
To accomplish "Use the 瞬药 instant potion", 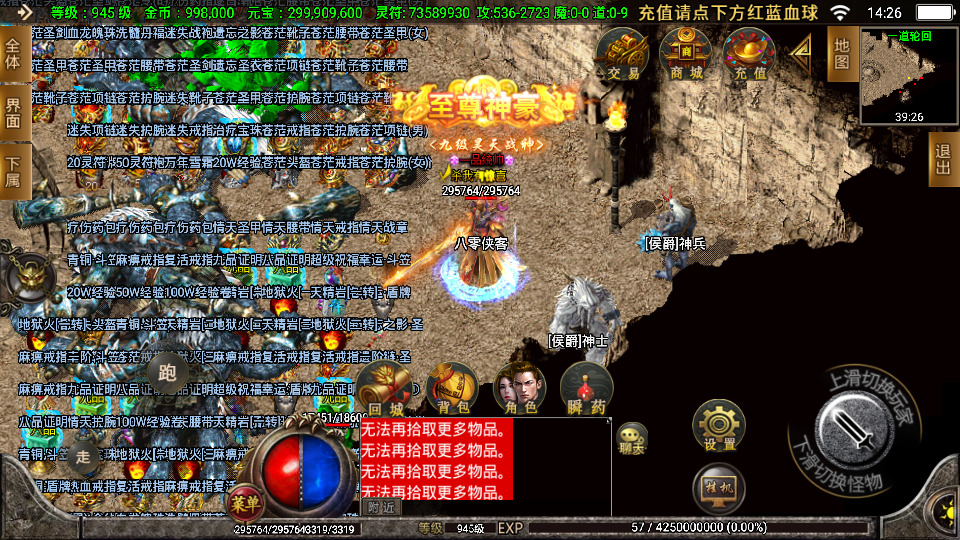I will pyautogui.click(x=586, y=388).
